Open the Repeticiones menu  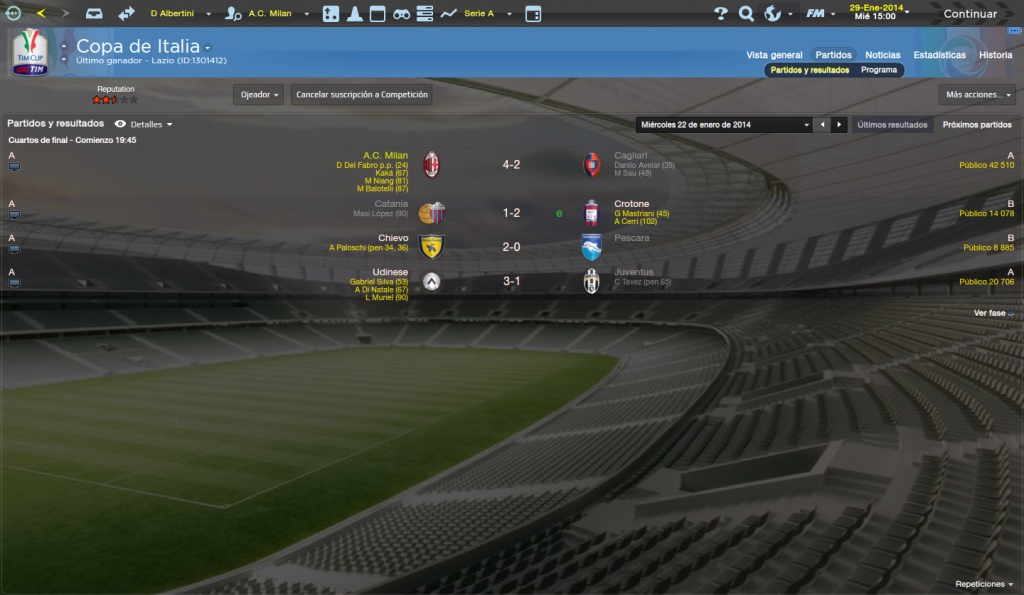coord(984,584)
